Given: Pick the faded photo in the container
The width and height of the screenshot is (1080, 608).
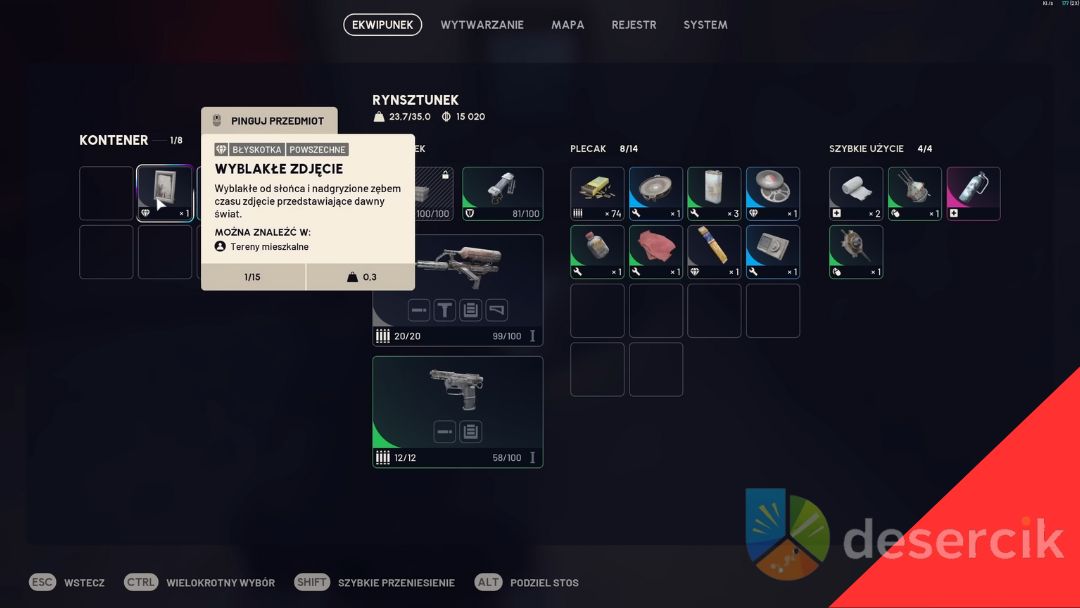Looking at the screenshot, I should tap(164, 193).
